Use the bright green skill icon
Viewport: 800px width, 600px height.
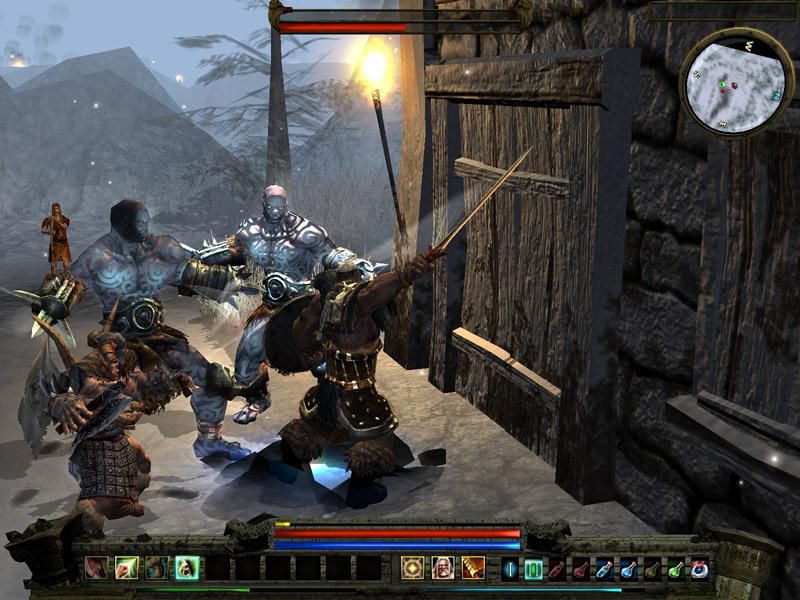pyautogui.click(x=126, y=568)
